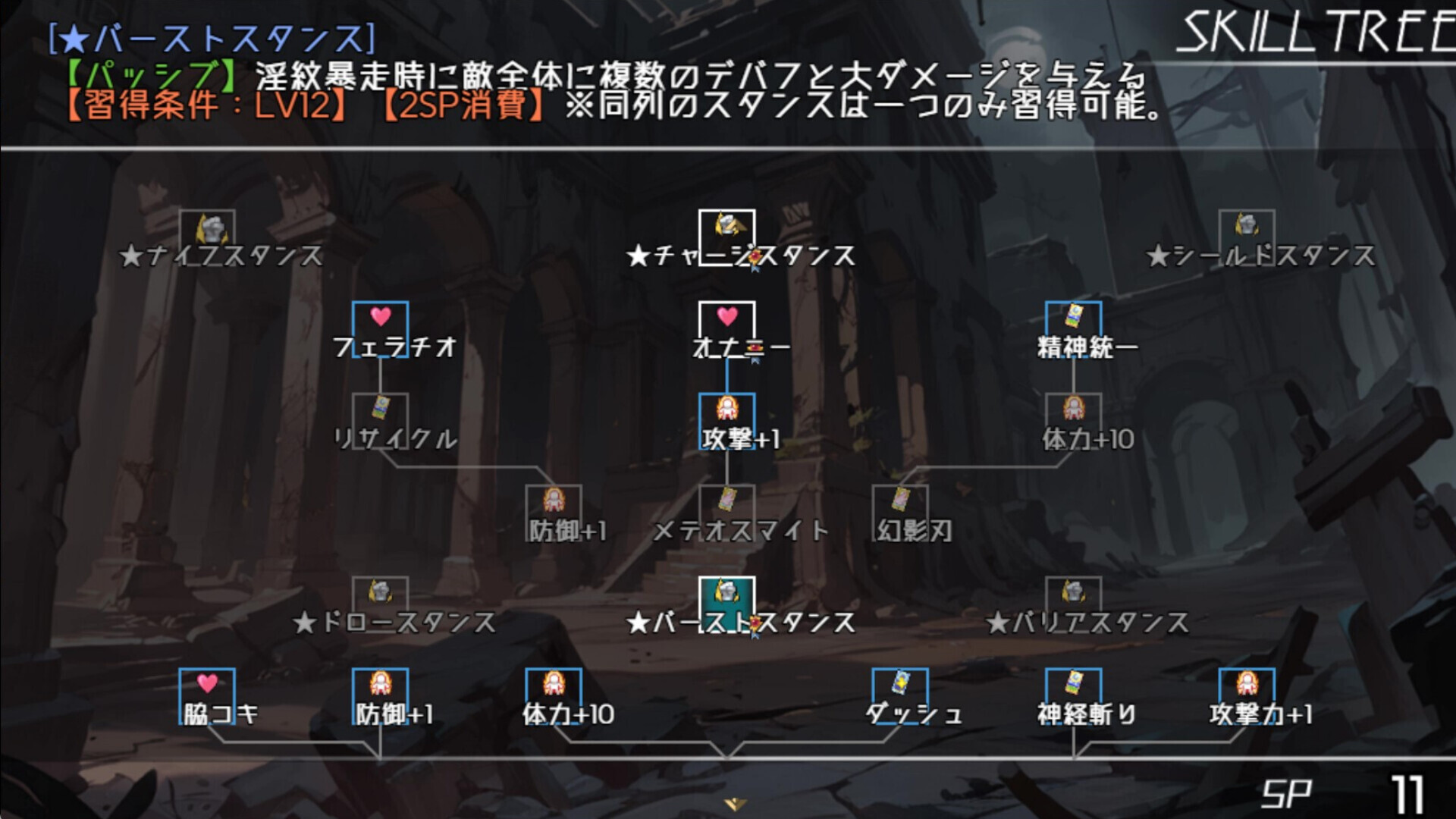
Task: Select the 攻撃力+1 skill node
Action: (x=1247, y=688)
